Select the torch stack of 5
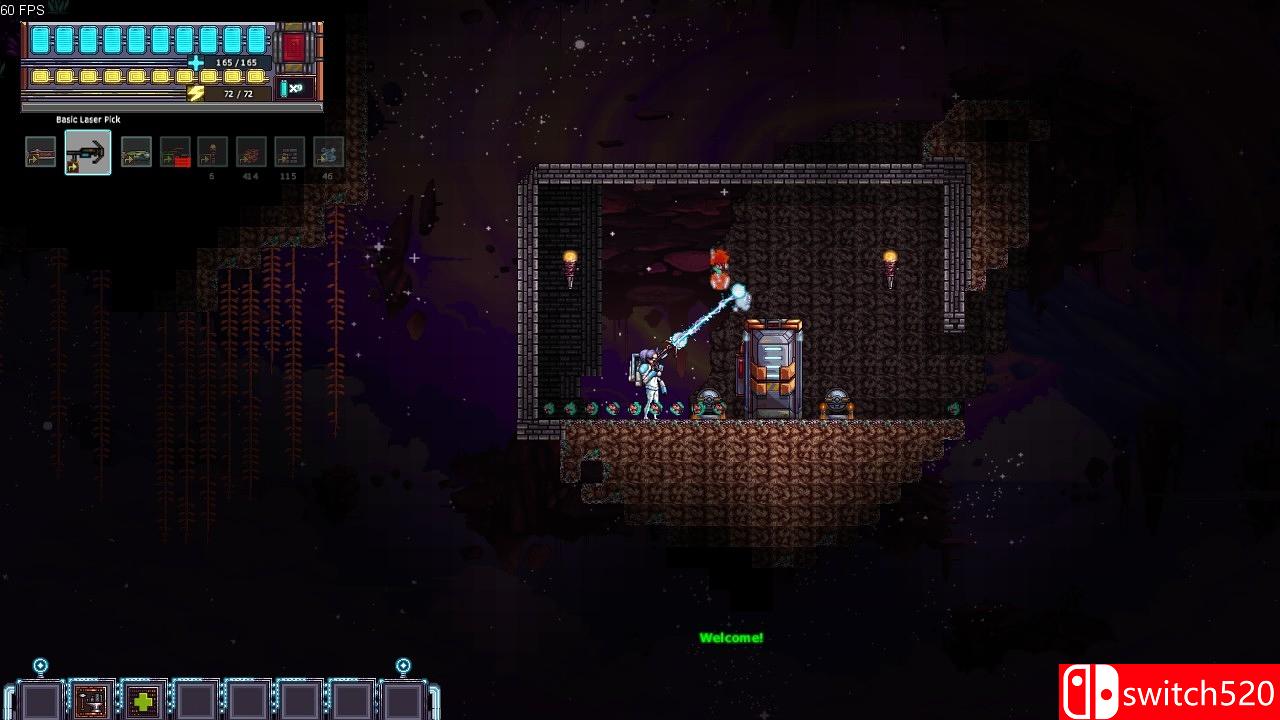The image size is (1280, 720). point(212,152)
